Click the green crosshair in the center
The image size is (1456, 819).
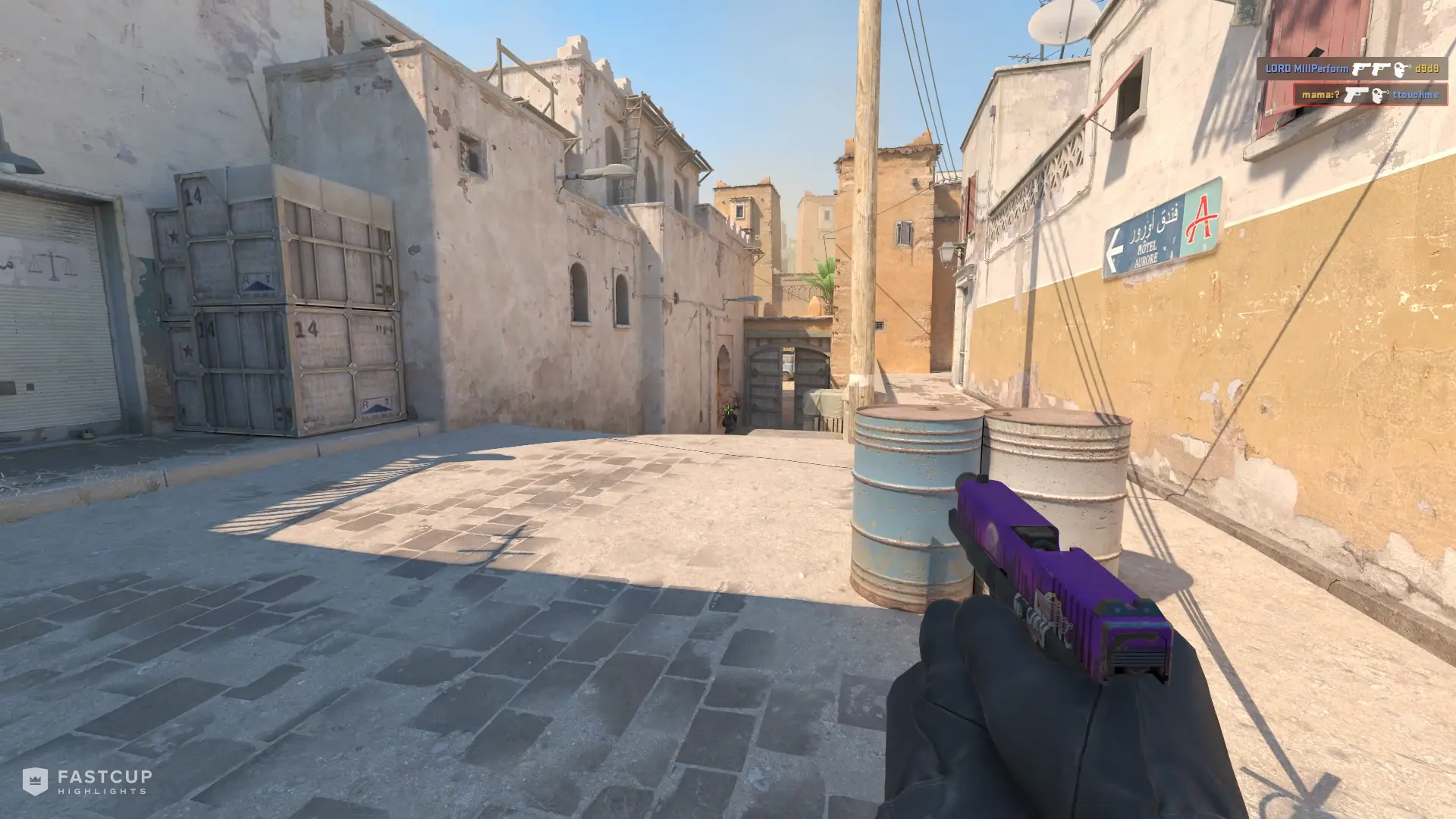point(729,409)
